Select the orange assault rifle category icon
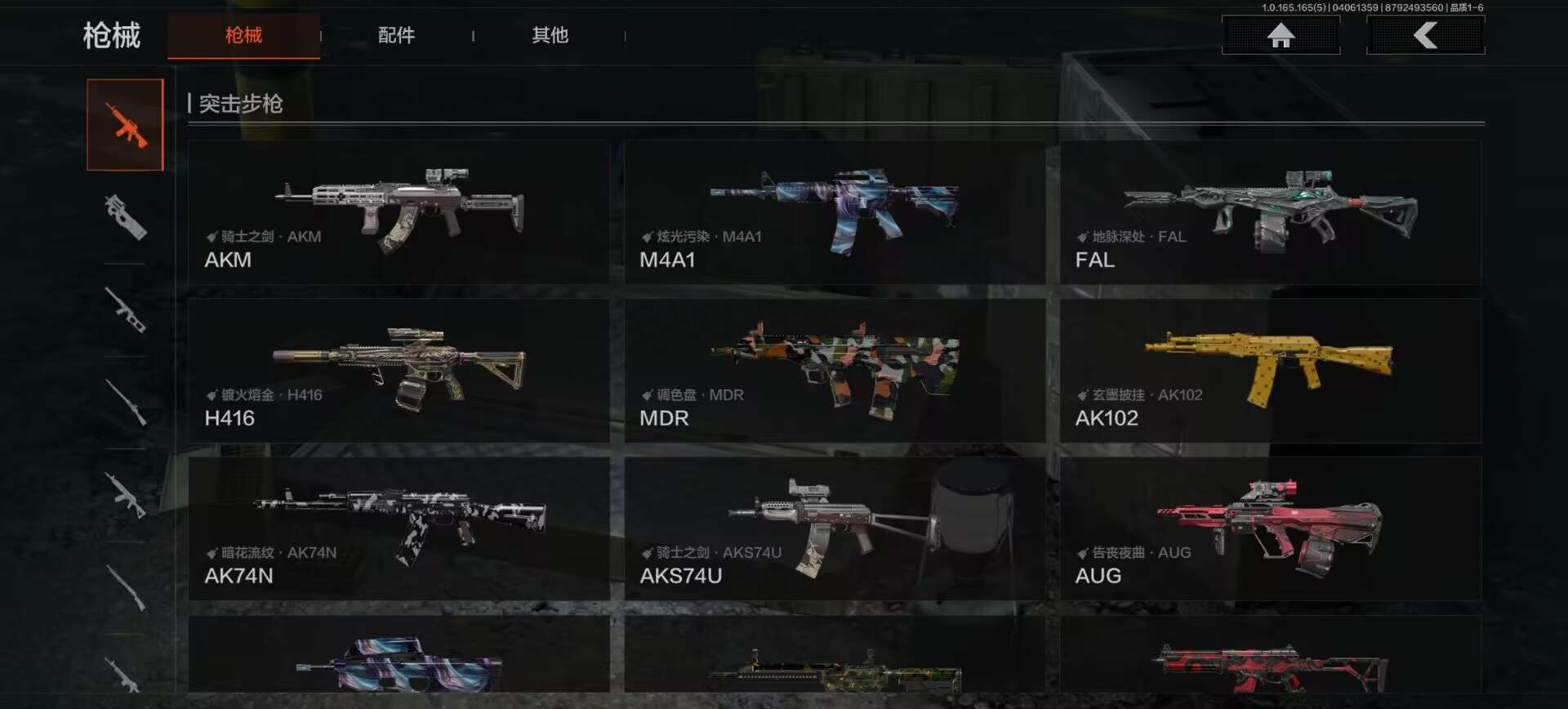Image resolution: width=1568 pixels, height=709 pixels. point(126,125)
